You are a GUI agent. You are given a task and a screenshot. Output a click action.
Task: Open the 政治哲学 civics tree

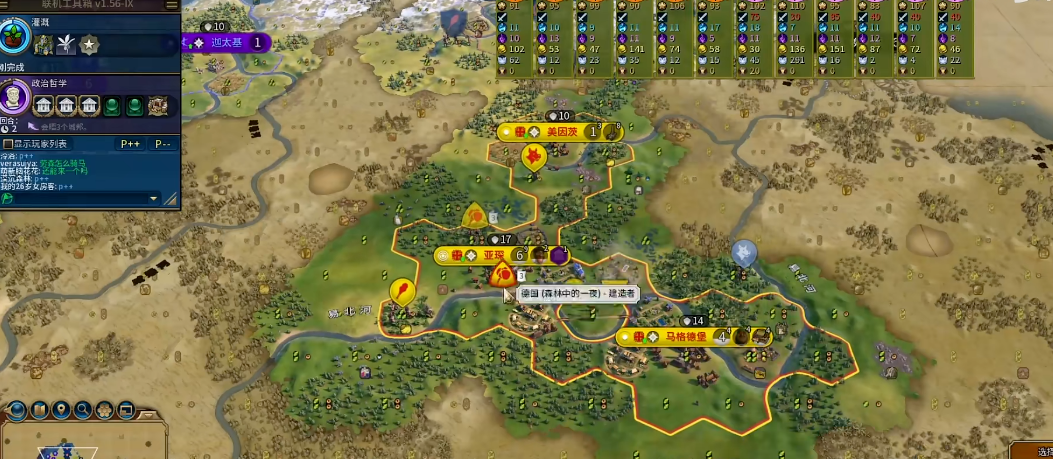click(15, 95)
